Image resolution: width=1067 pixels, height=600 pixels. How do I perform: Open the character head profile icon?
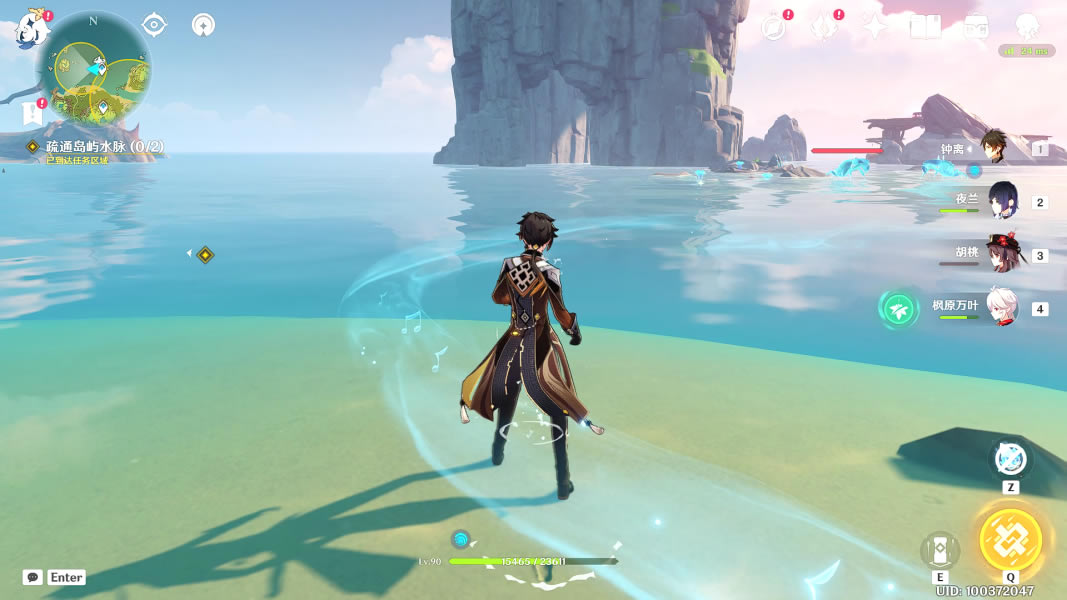click(1027, 27)
